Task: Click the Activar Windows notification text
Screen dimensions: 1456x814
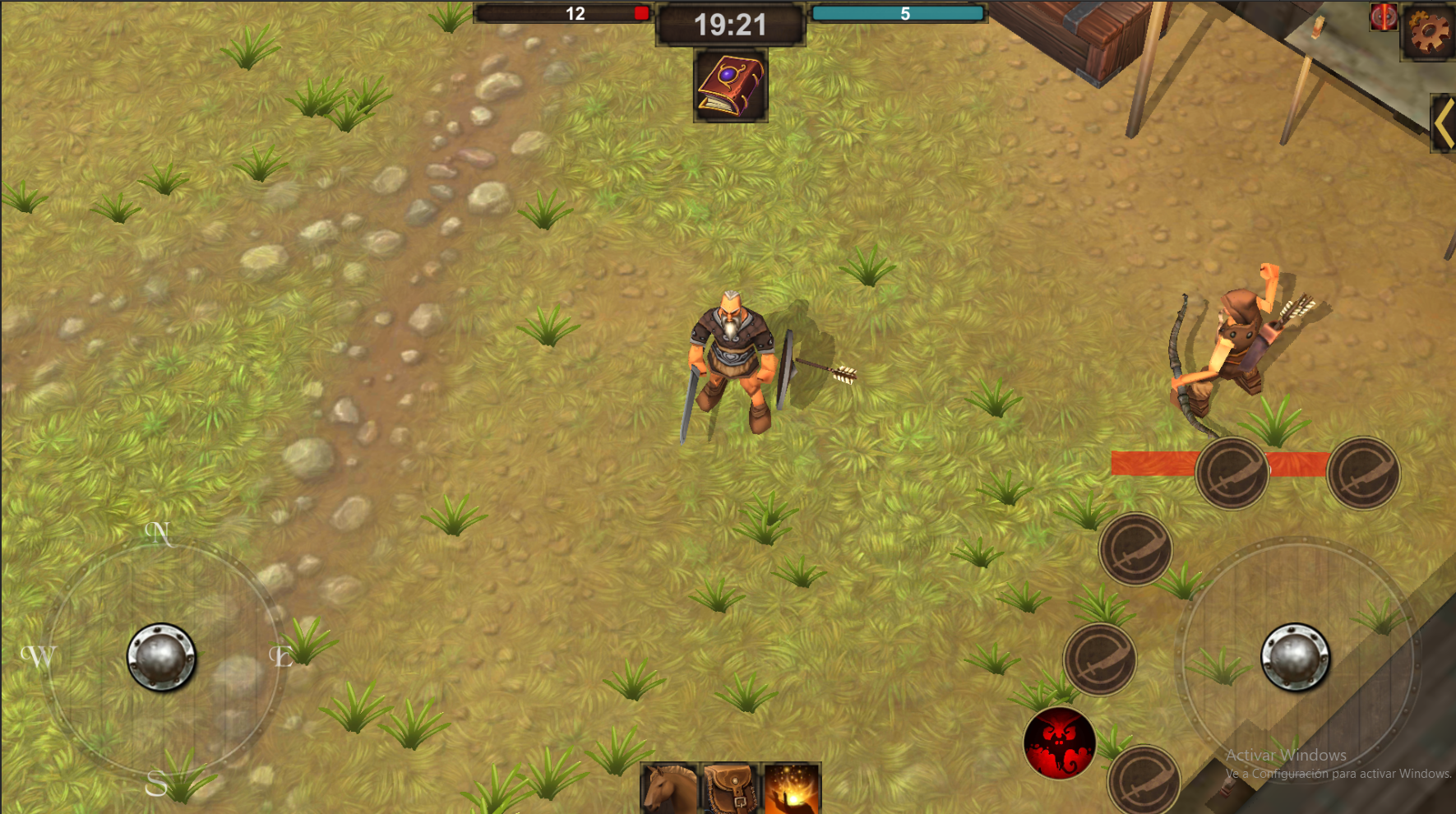Action: [x=1285, y=755]
